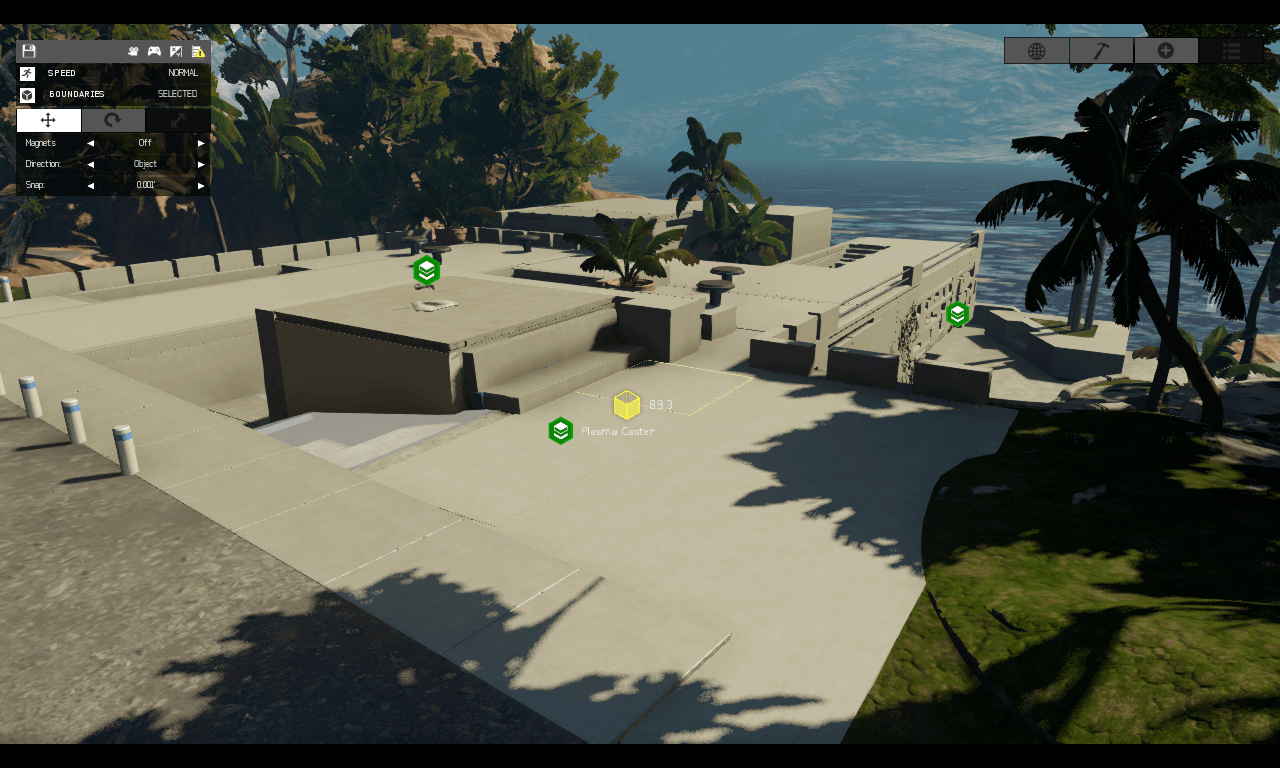Screen dimensions: 1280x768
Task: Open the hammer tools tab
Action: pos(1101,51)
